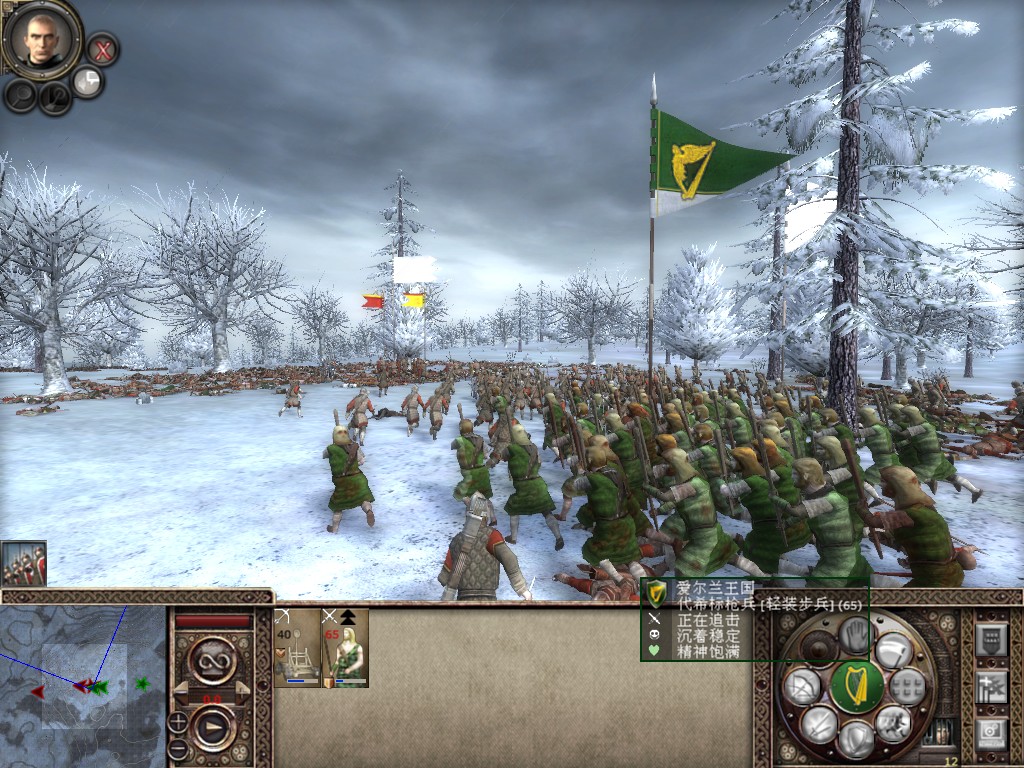The height and width of the screenshot is (768, 1024).
Task: Click the advisor portrait
Action: pyautogui.click(x=43, y=38)
